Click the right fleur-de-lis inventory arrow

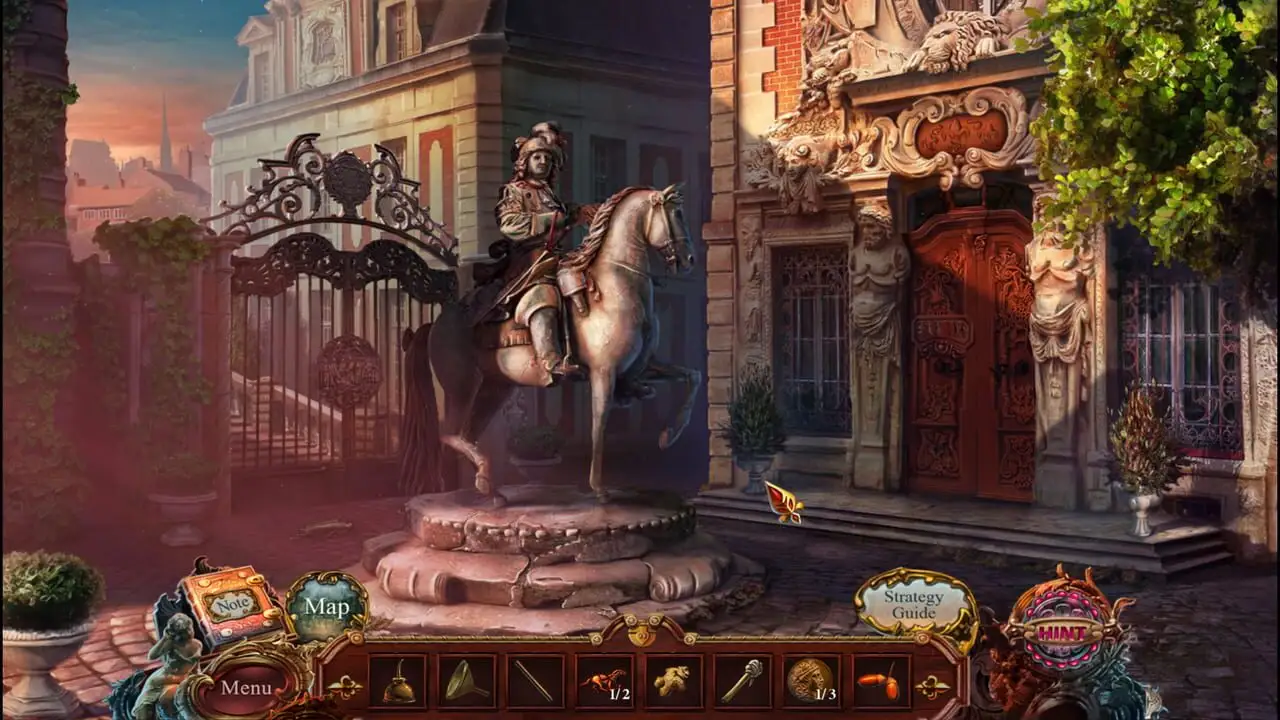click(x=932, y=687)
